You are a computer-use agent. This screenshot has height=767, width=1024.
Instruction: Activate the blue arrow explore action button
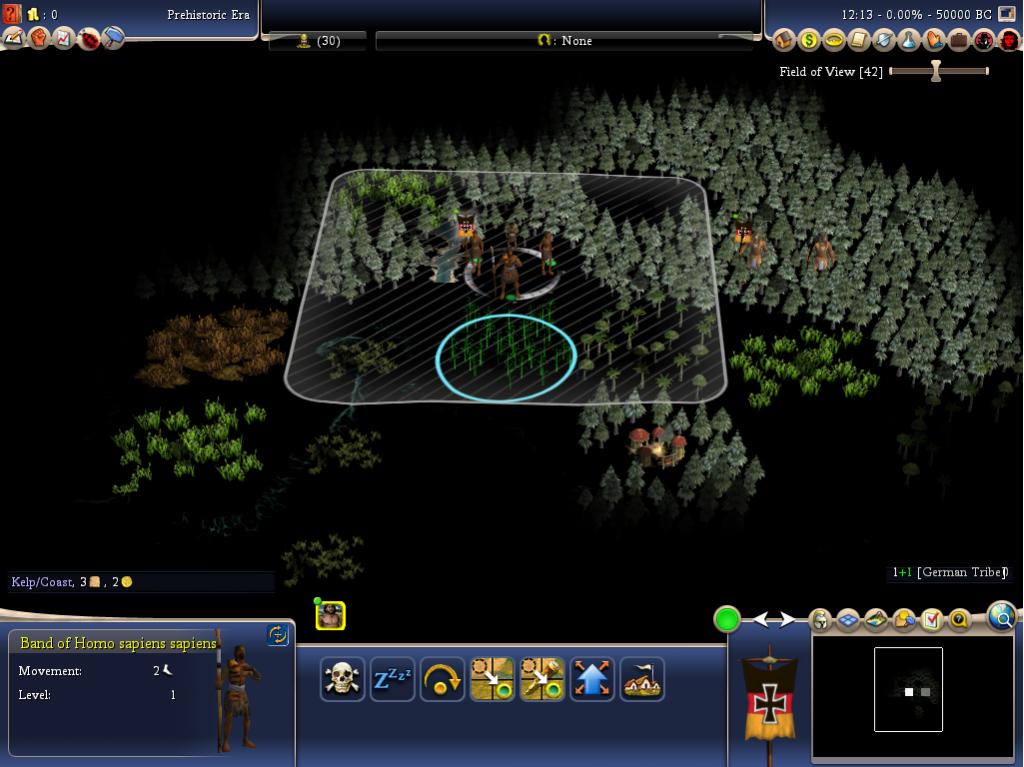[x=592, y=680]
